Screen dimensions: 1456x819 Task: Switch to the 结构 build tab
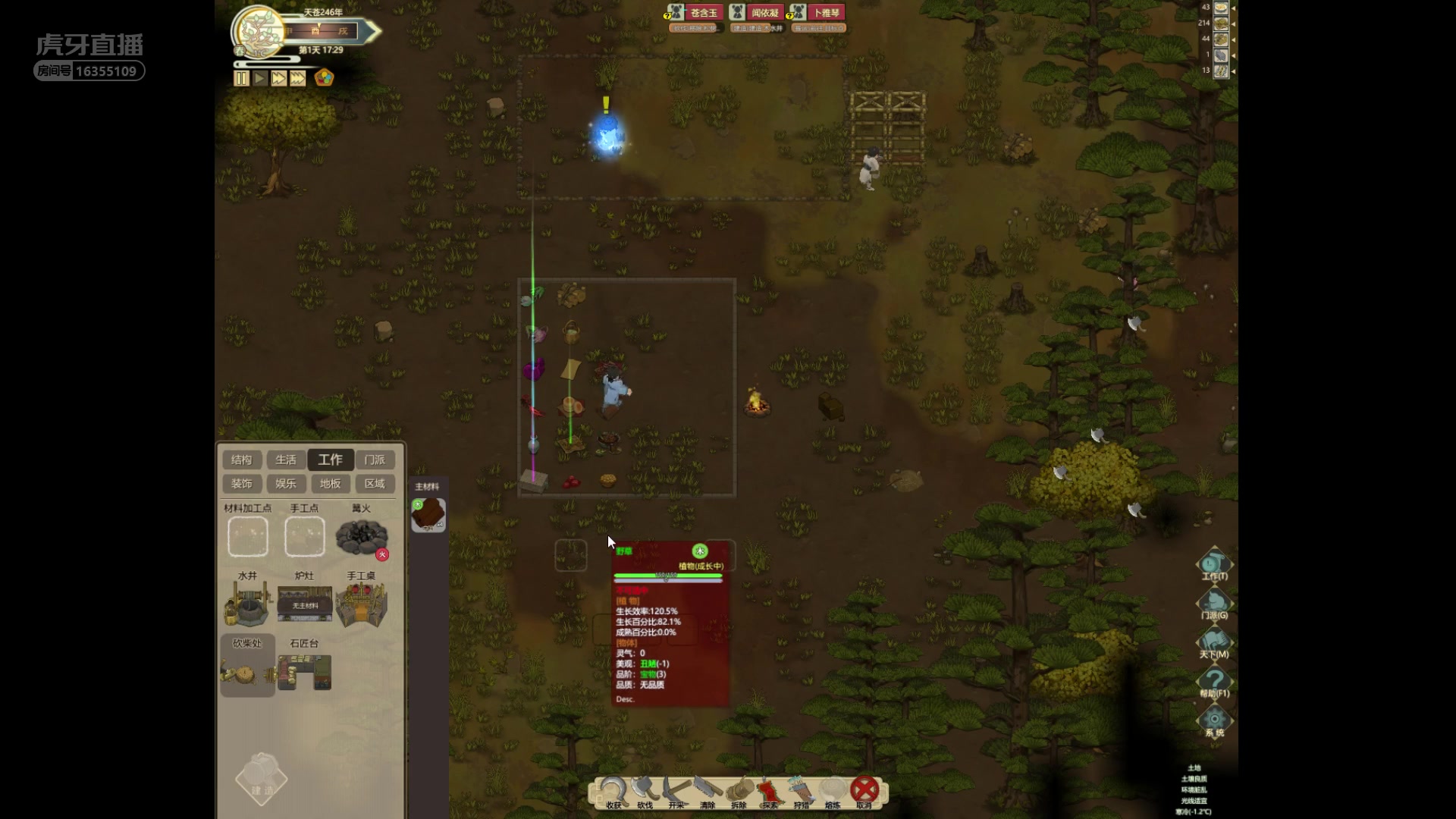point(242,460)
